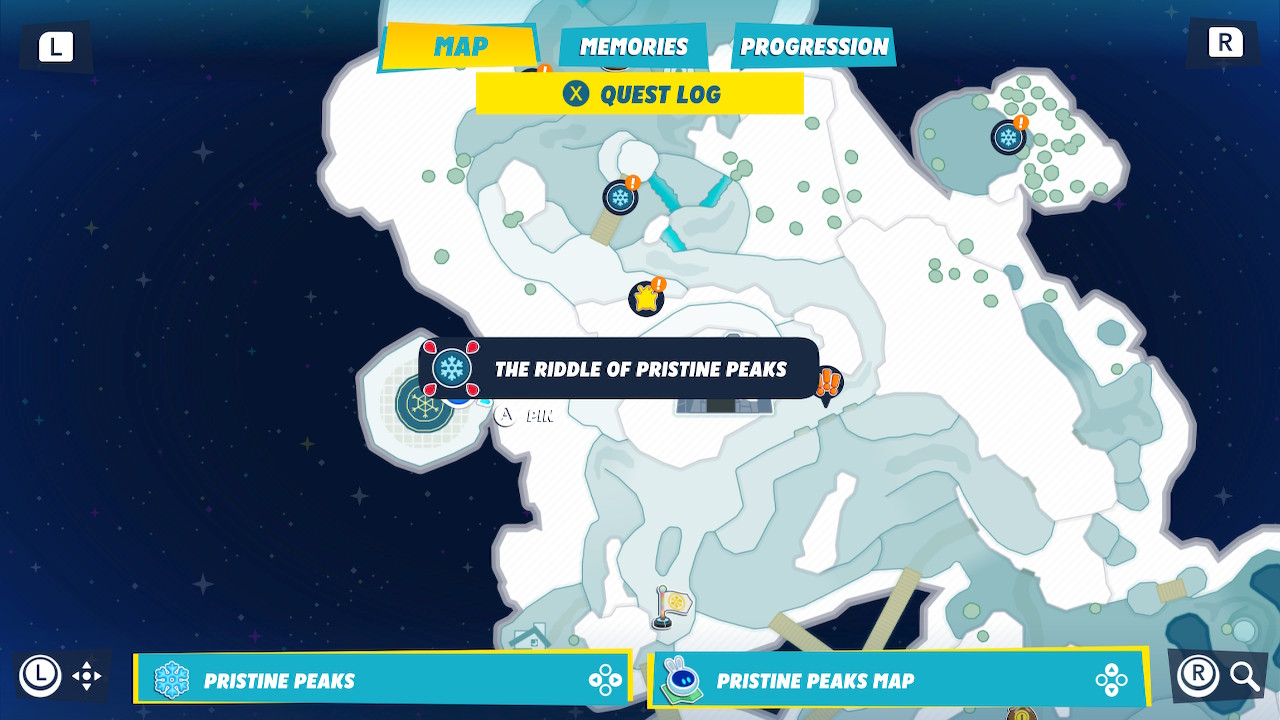Click the D-pad icon on the Pristine Peaks bar
1280x720 pixels.
coord(604,677)
